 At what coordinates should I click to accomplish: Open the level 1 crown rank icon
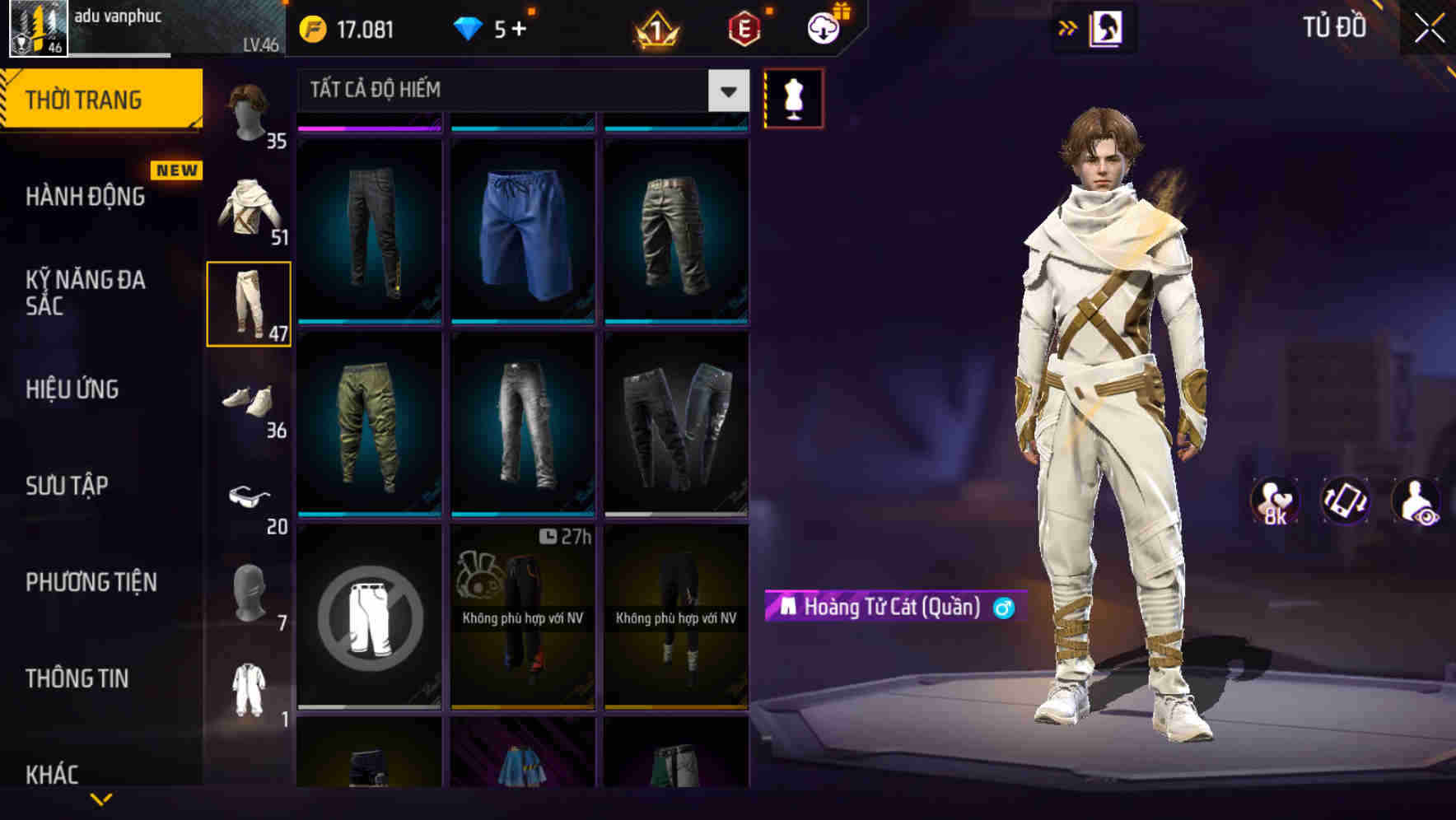click(655, 28)
